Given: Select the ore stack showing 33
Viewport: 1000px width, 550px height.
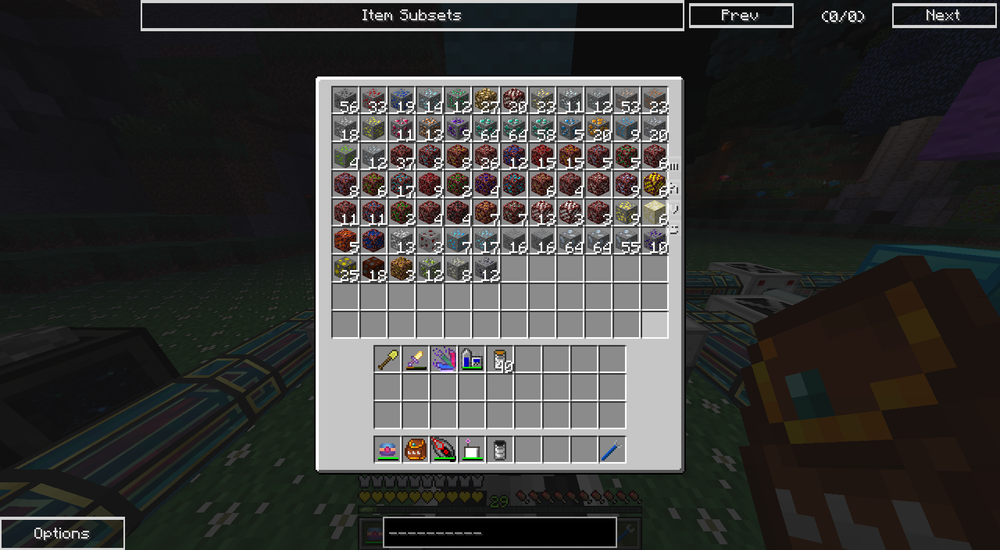Looking at the screenshot, I should tap(373, 100).
